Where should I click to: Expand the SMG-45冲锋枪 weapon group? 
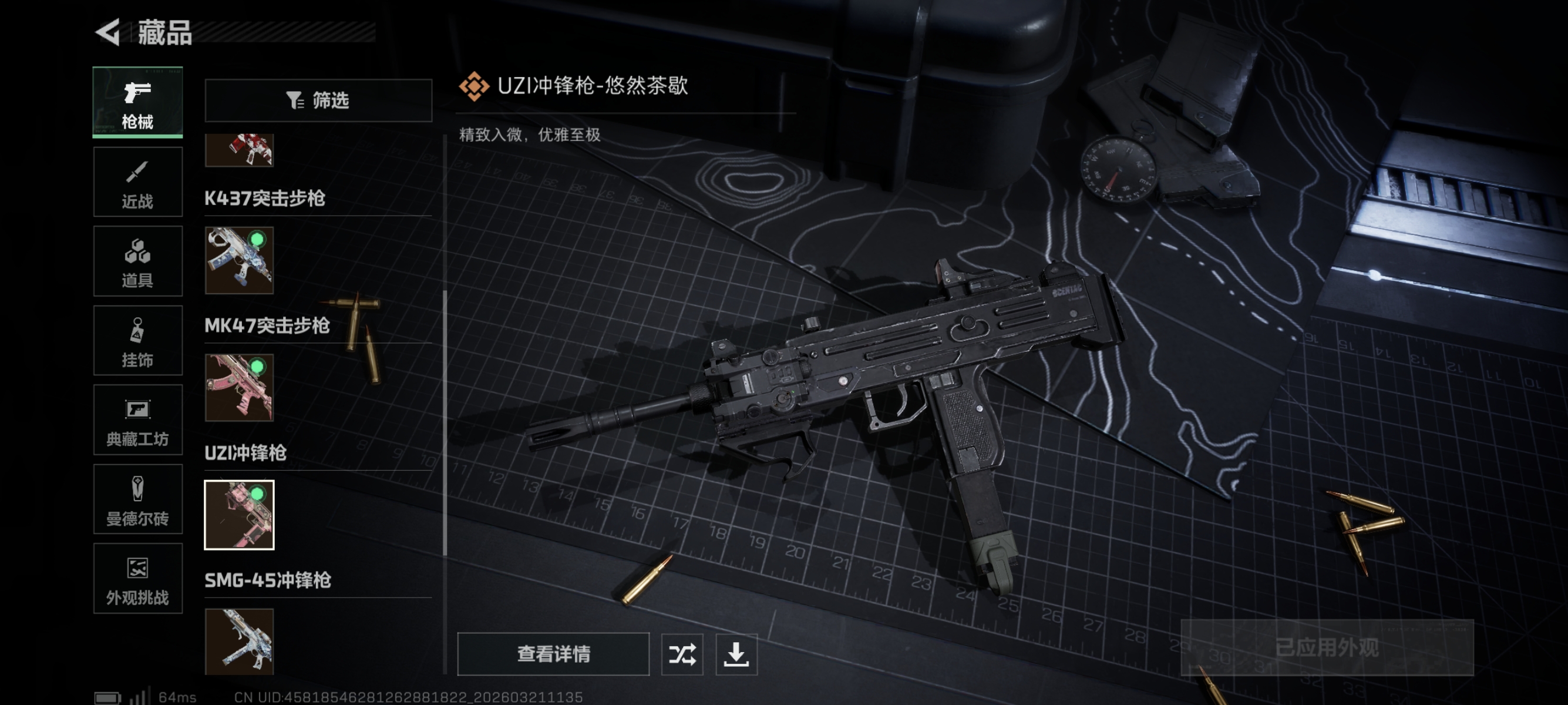pyautogui.click(x=268, y=582)
